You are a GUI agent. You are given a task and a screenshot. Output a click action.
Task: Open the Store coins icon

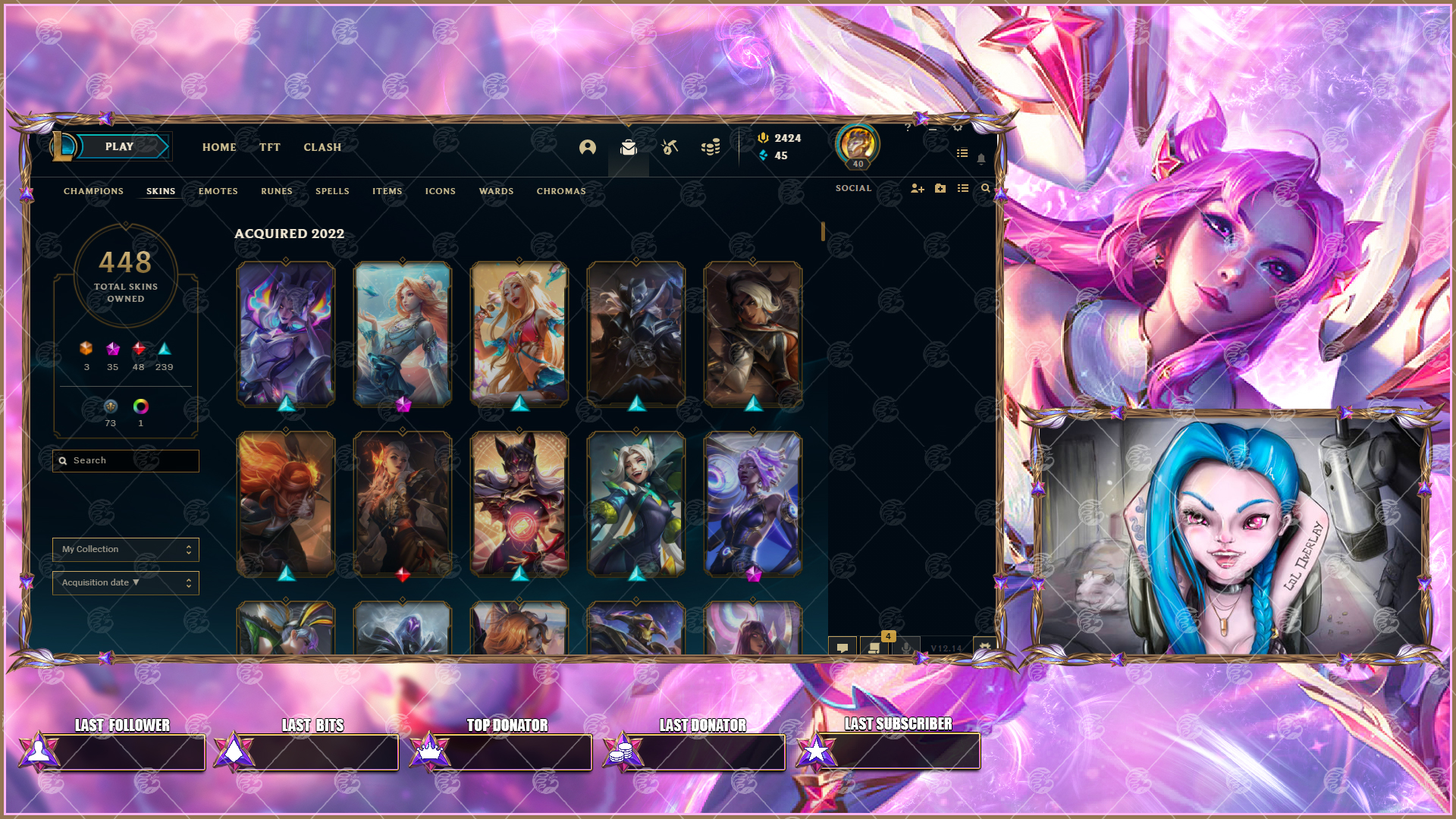pos(711,147)
